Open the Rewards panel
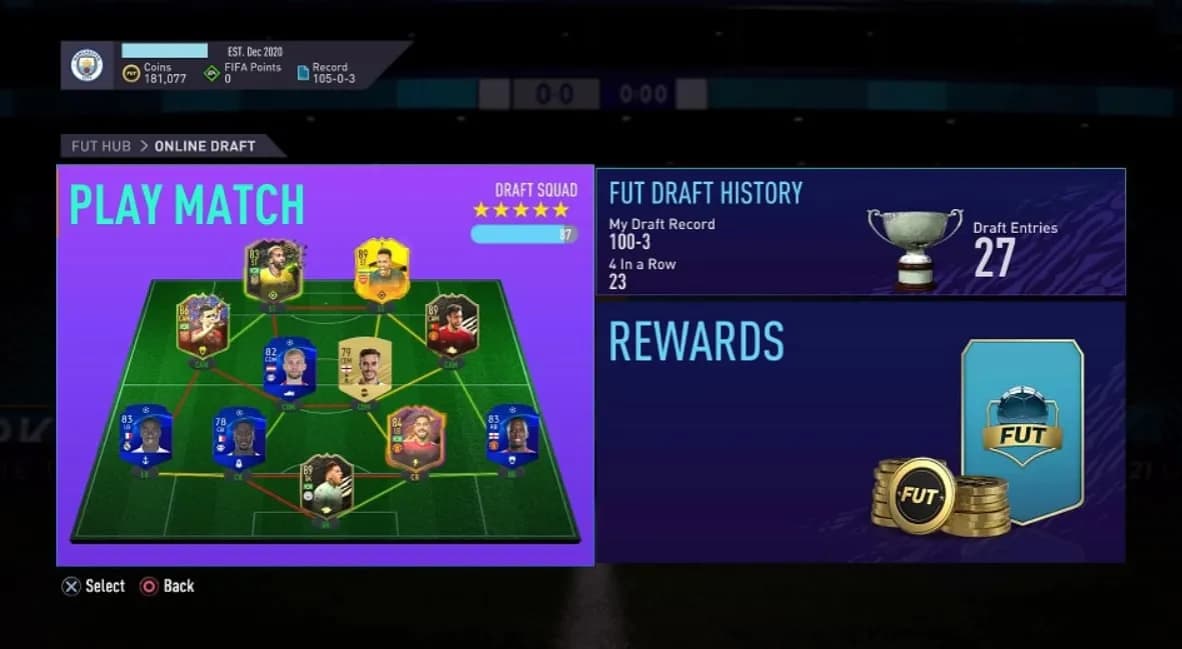This screenshot has height=649, width=1182. click(x=860, y=432)
